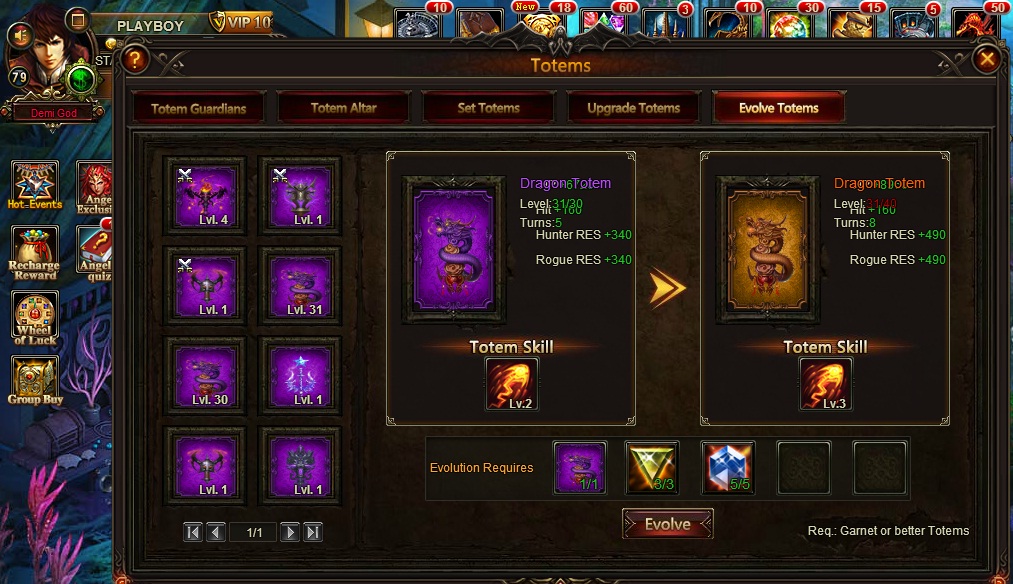Click the Evolve Totems tab
The width and height of the screenshot is (1013, 584).
tap(778, 108)
